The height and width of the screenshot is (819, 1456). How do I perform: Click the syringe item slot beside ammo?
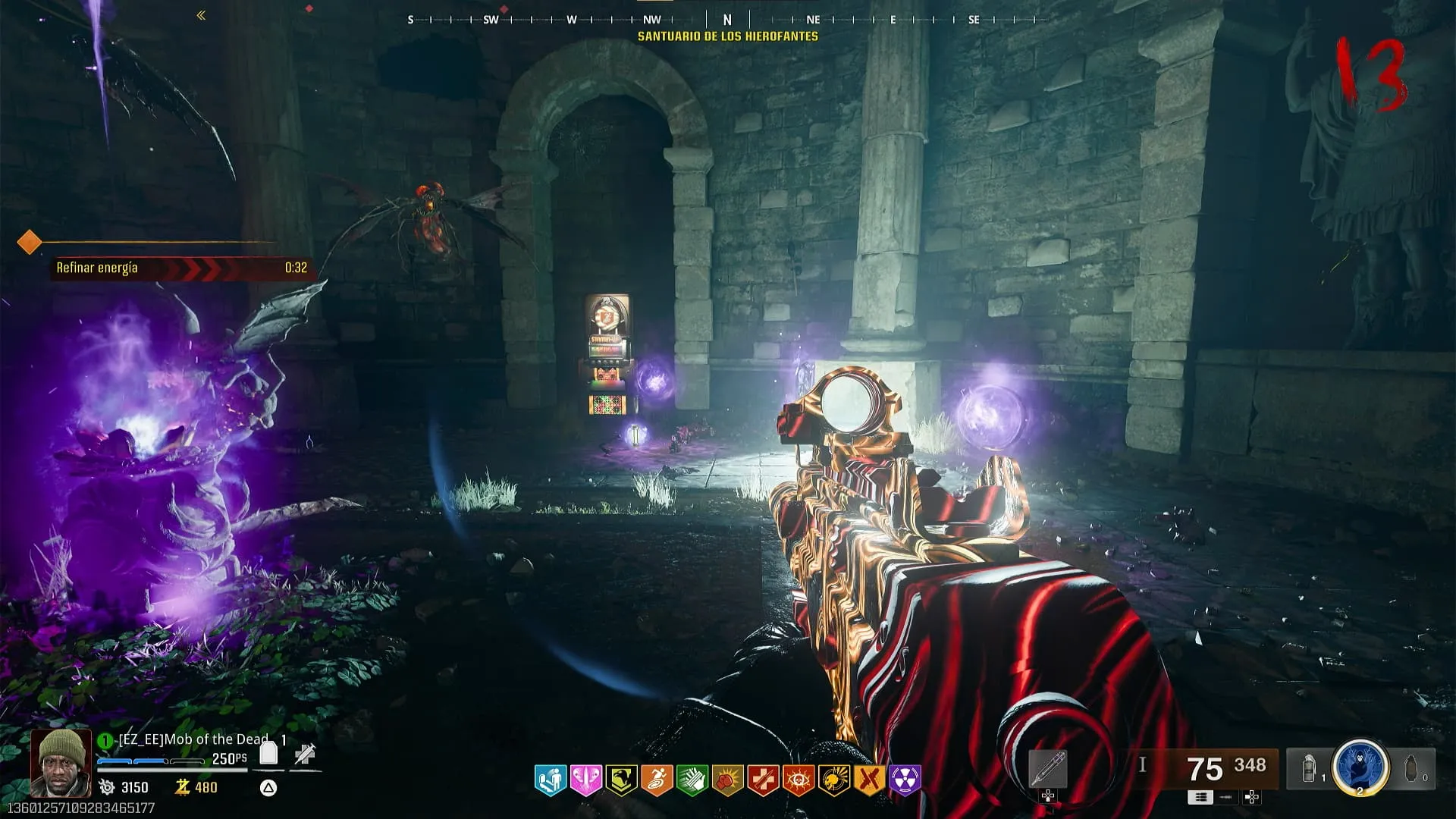1048,769
